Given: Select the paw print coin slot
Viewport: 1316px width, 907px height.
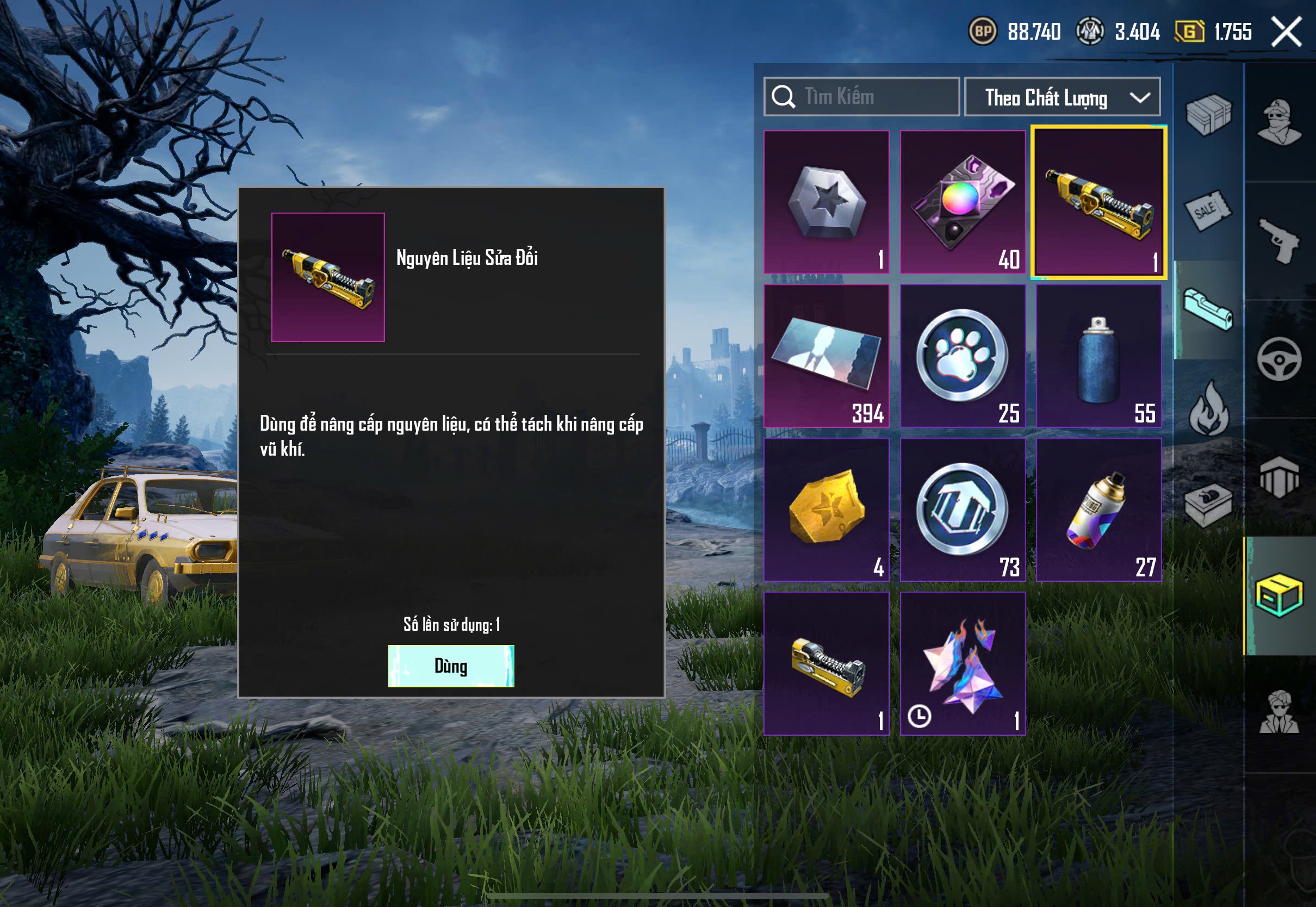Looking at the screenshot, I should [x=963, y=356].
